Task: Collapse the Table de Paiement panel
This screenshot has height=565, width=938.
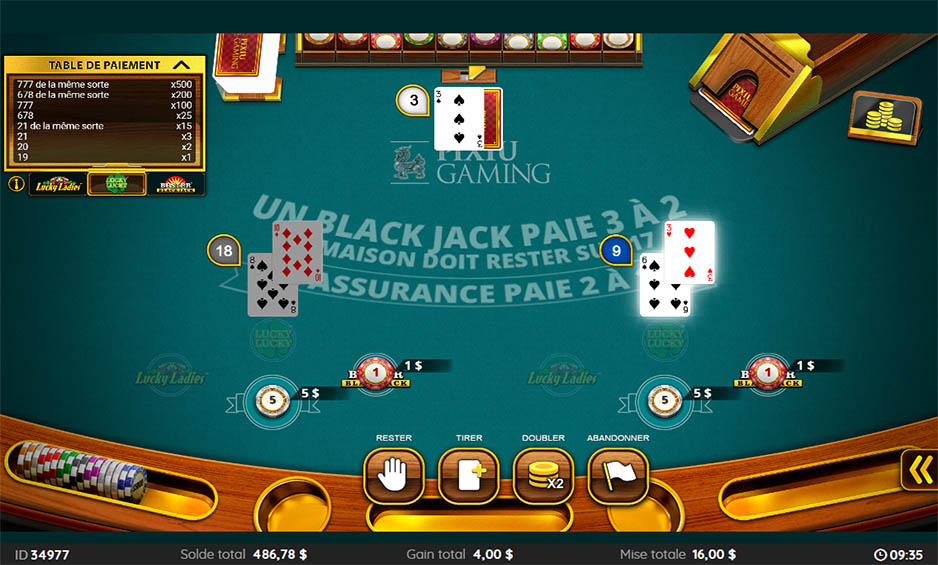Action: click(182, 65)
